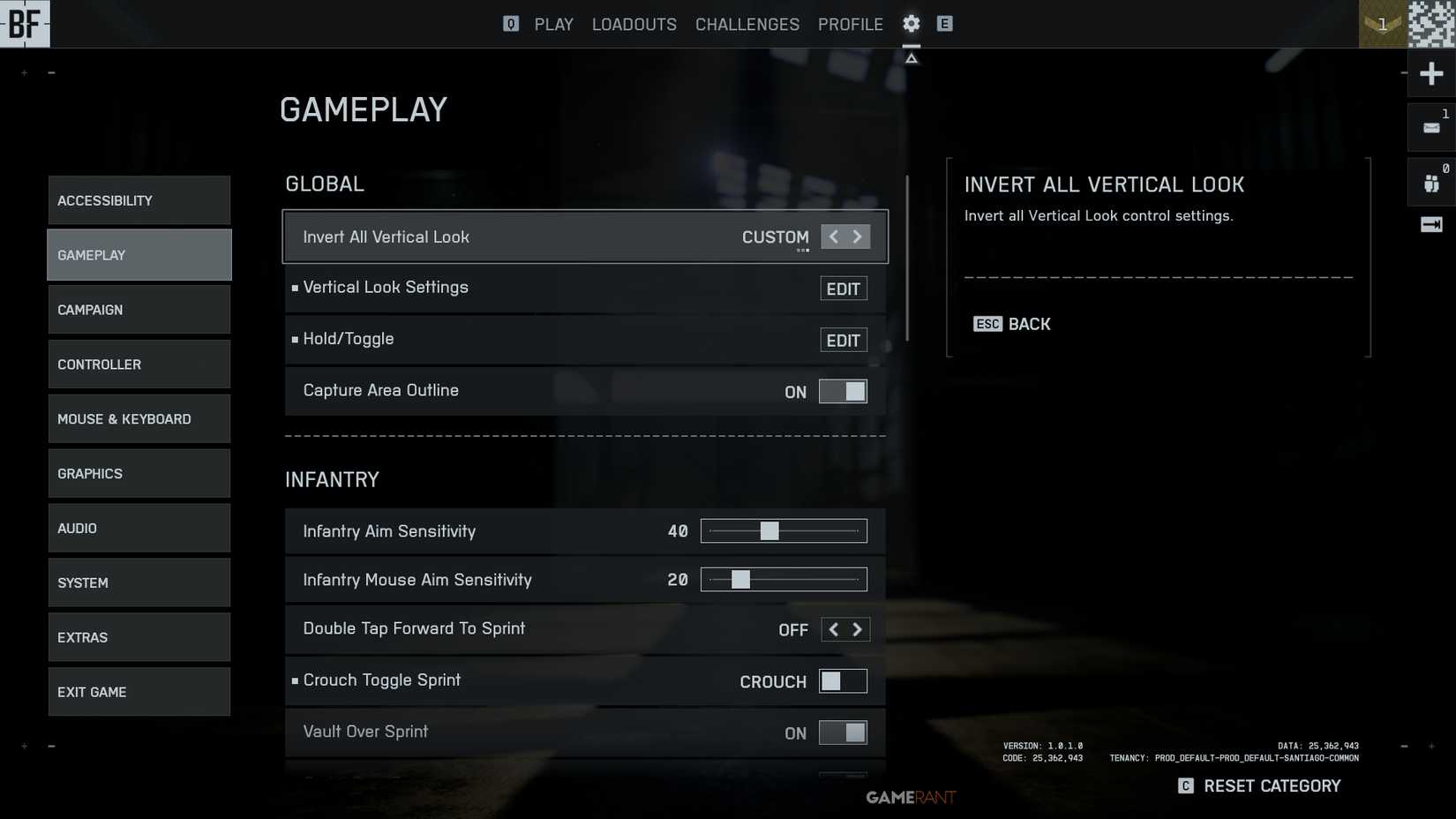Switch Crouch Toggle Sprint setting
The image size is (1456, 819).
click(843, 680)
